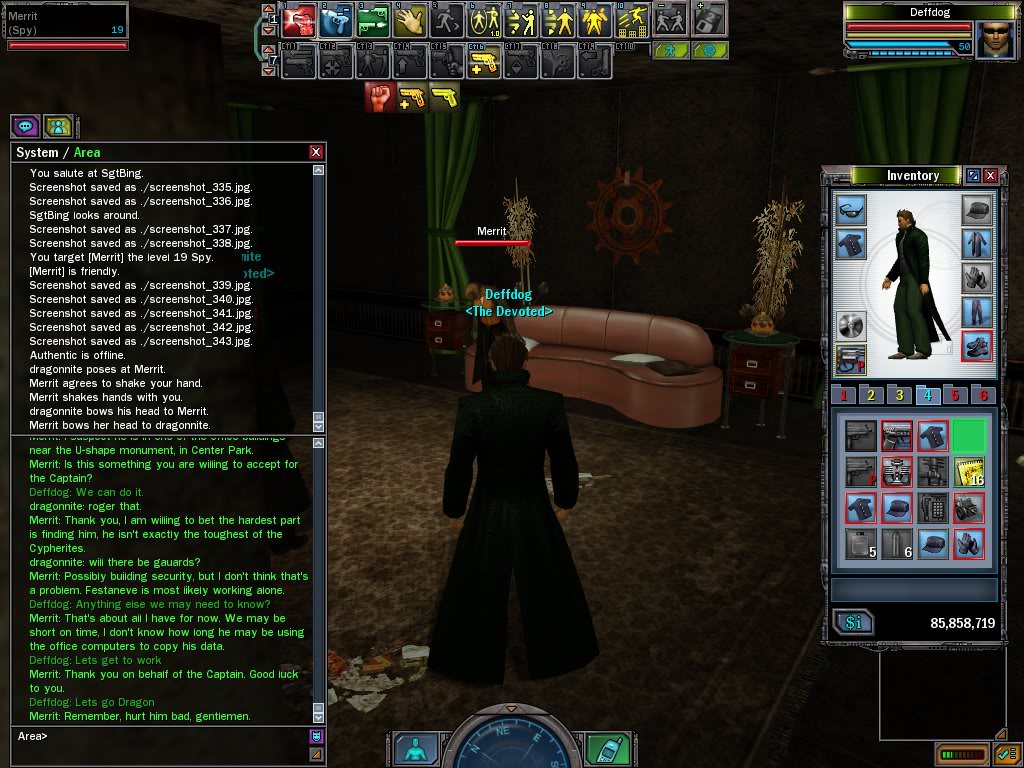Open inventory tab 6
This screenshot has width=1024, height=768.
[x=984, y=395]
